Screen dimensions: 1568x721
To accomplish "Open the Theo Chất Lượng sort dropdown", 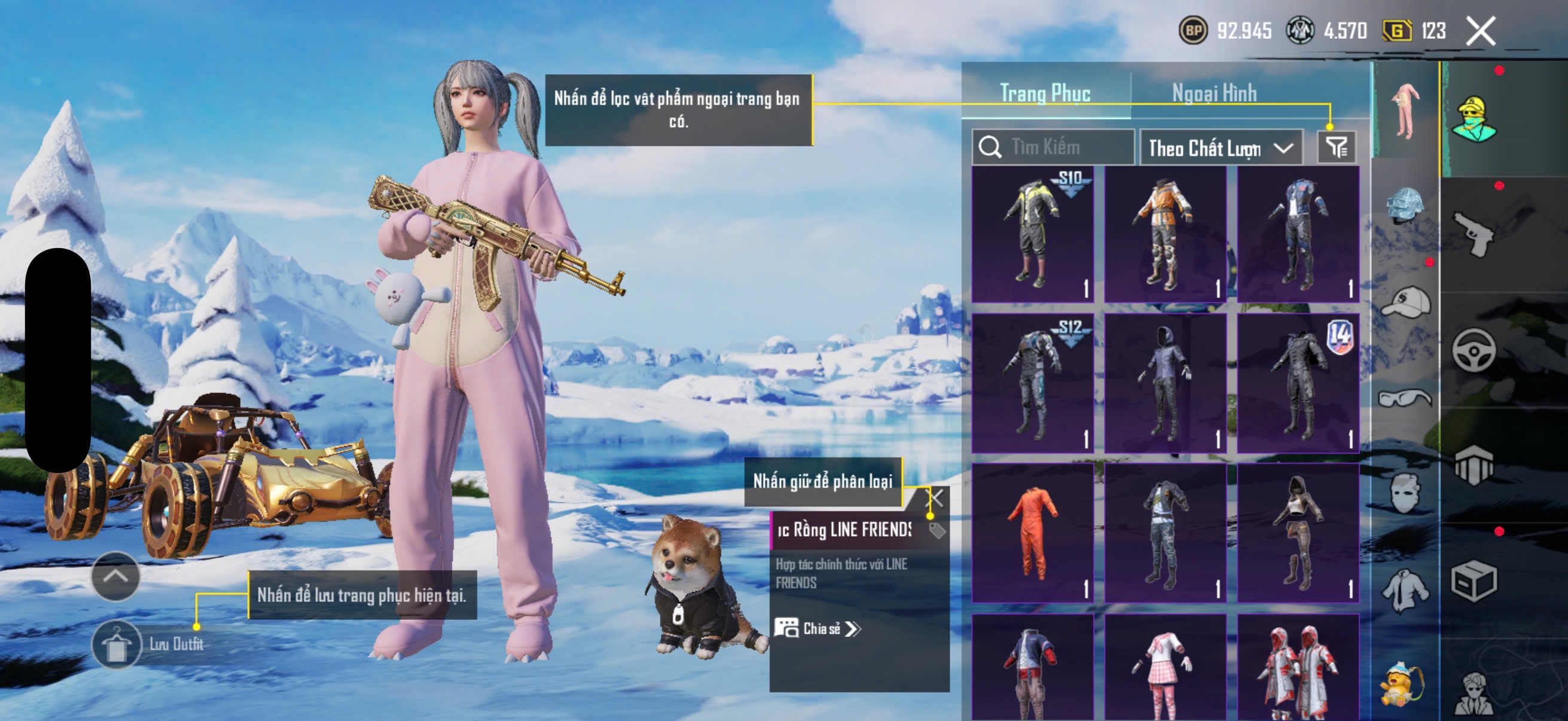I will point(1221,148).
